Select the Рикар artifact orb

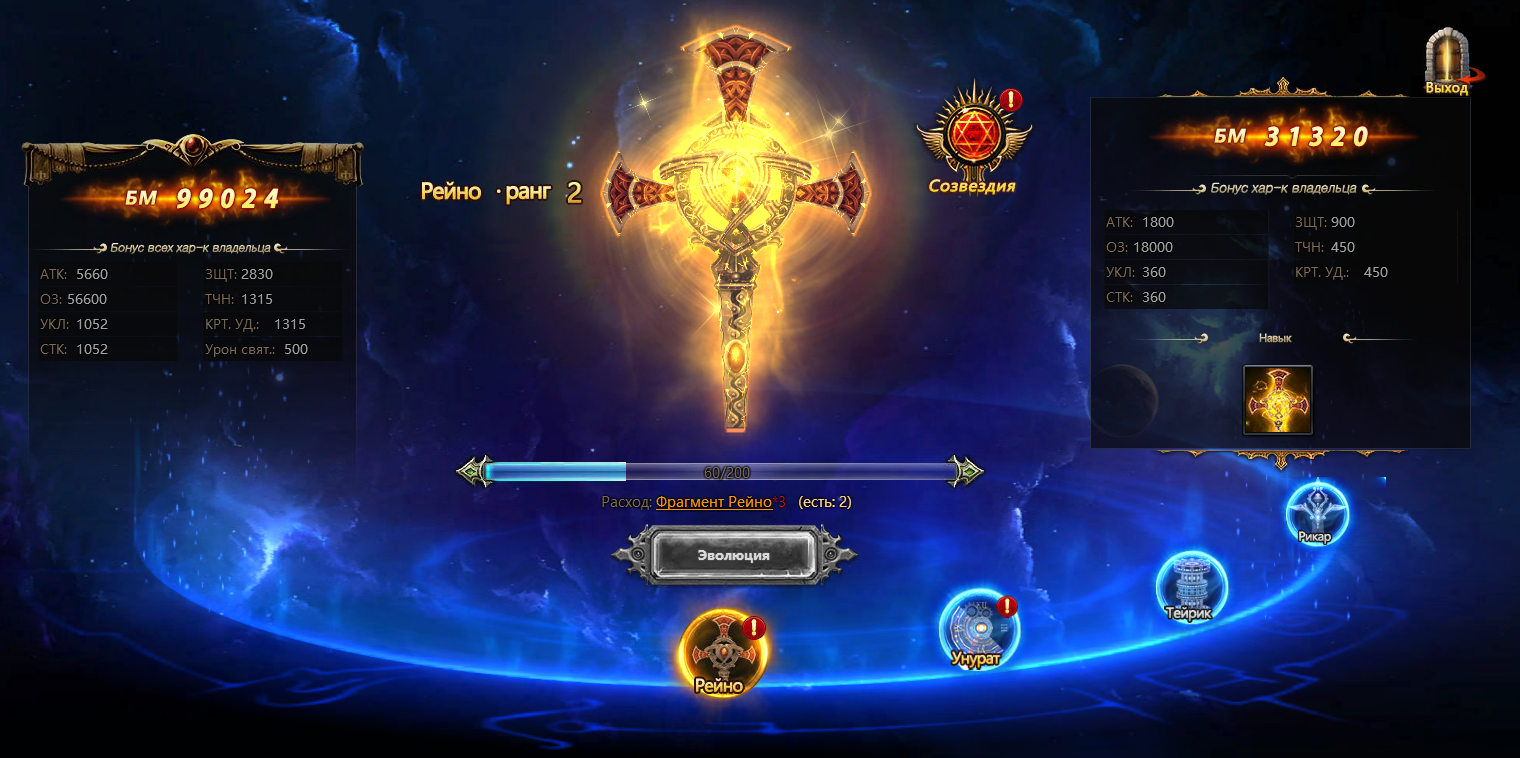tap(1317, 513)
